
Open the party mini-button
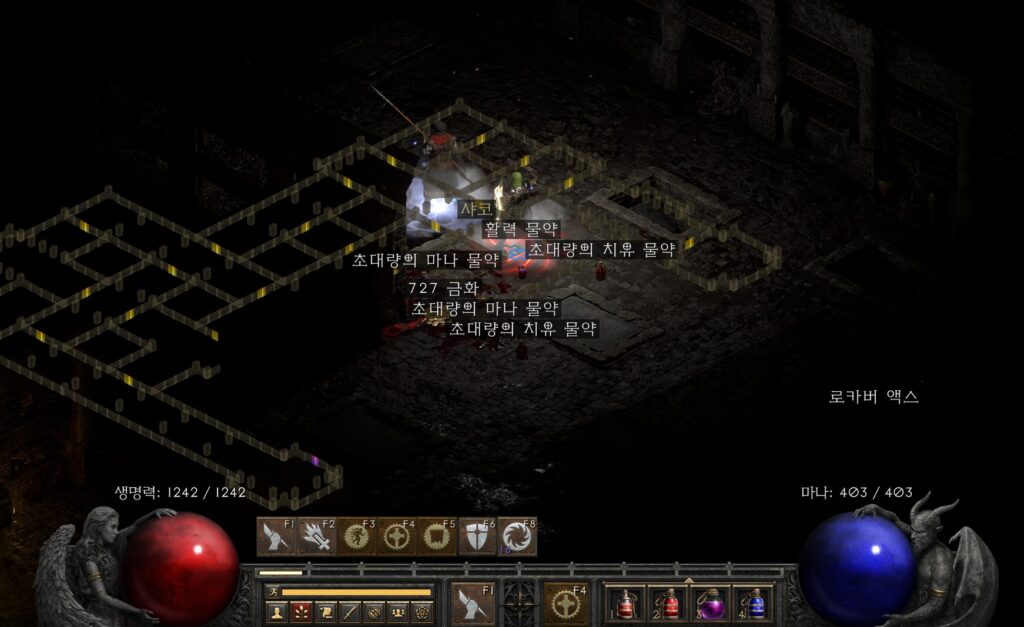tap(398, 611)
